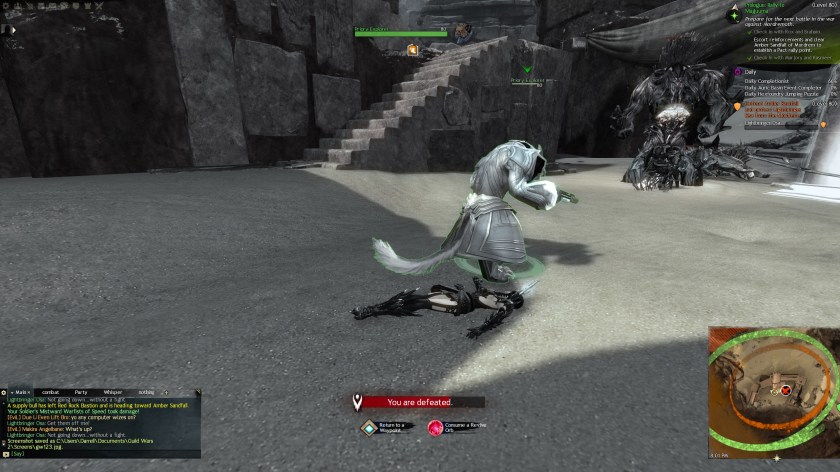Open the story journal green star icon
This screenshot has width=840, height=472.
pyautogui.click(x=733, y=16)
